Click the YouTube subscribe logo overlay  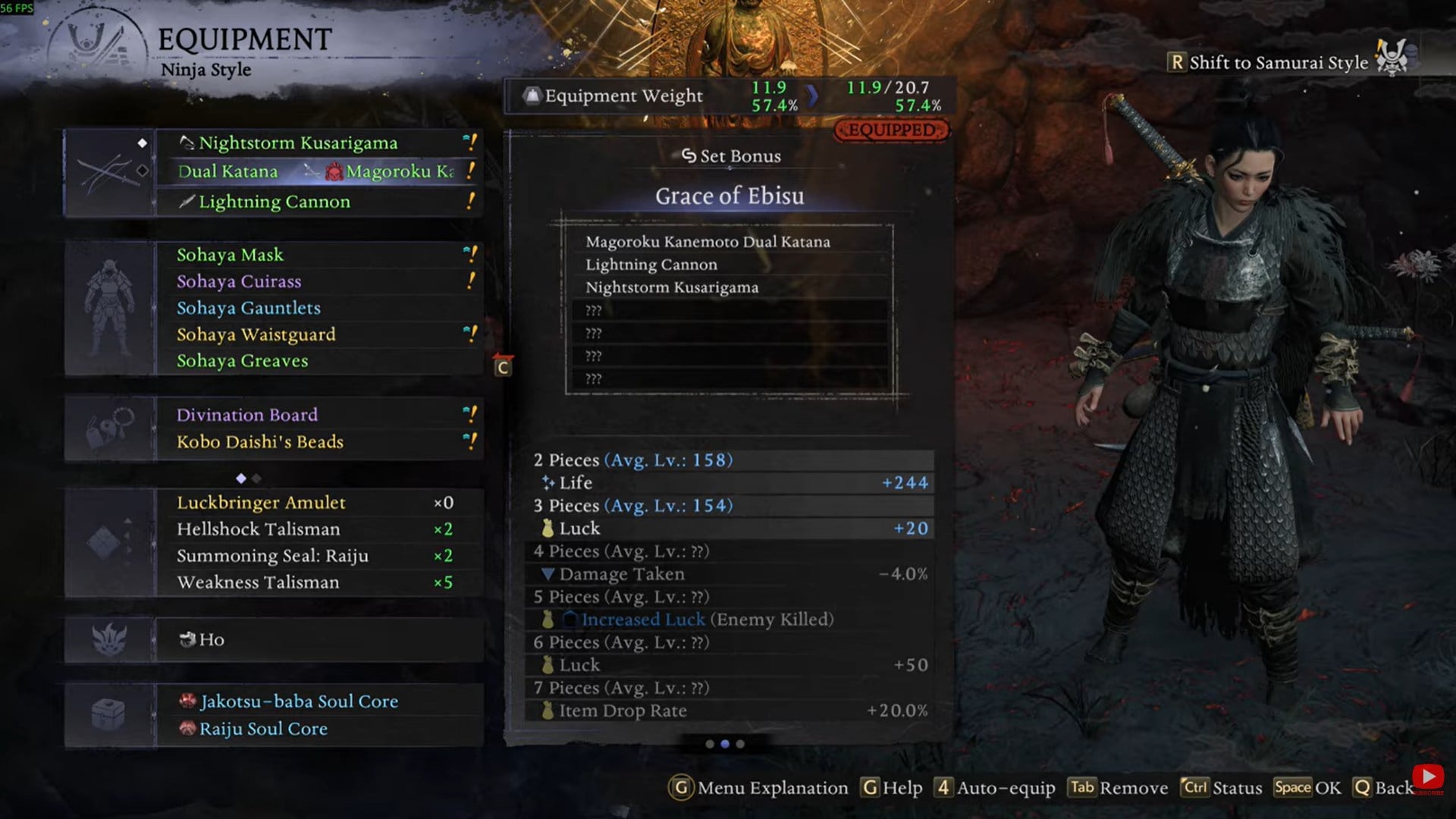click(1428, 777)
